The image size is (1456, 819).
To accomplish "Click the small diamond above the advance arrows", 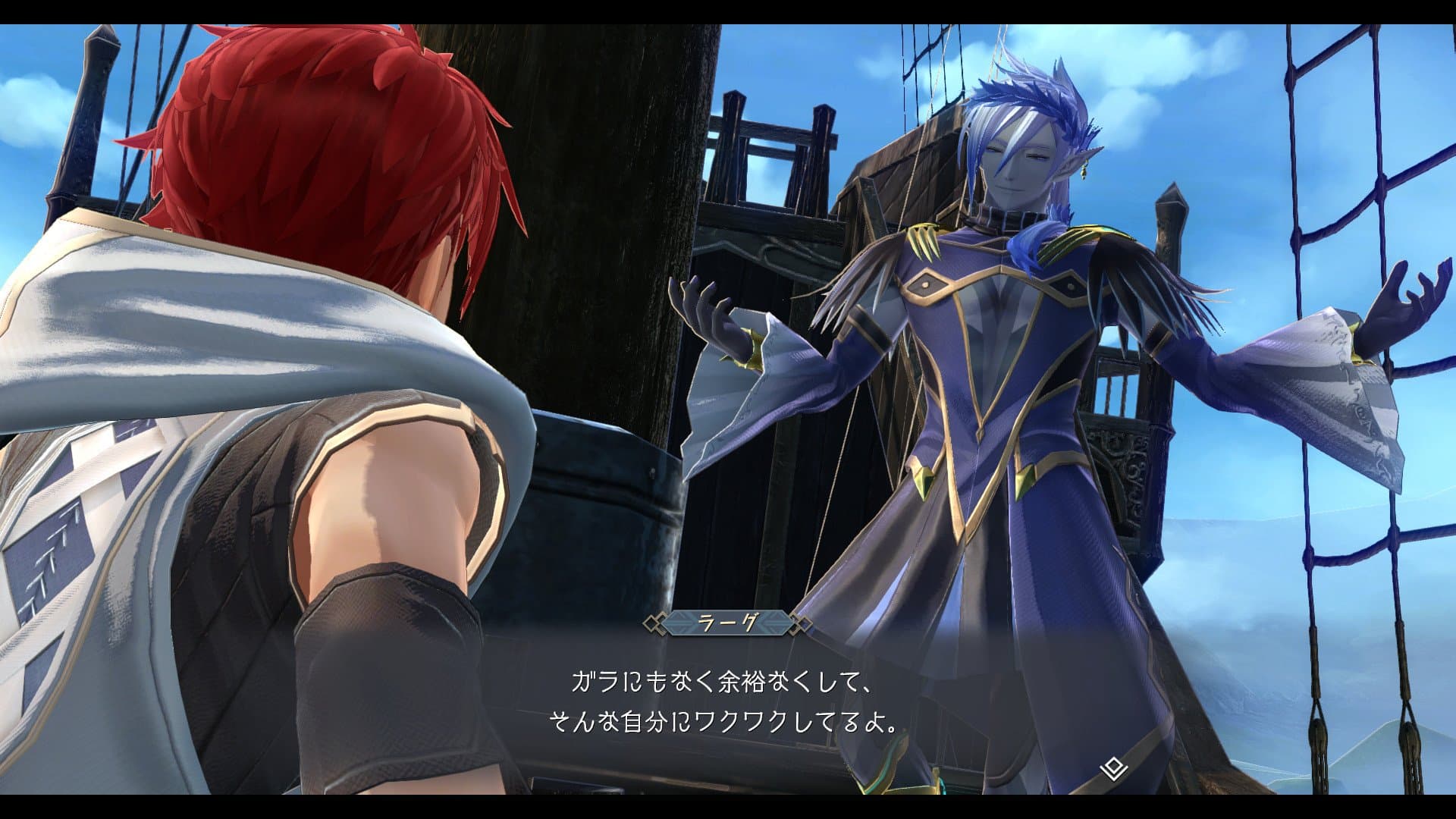I will (1113, 764).
